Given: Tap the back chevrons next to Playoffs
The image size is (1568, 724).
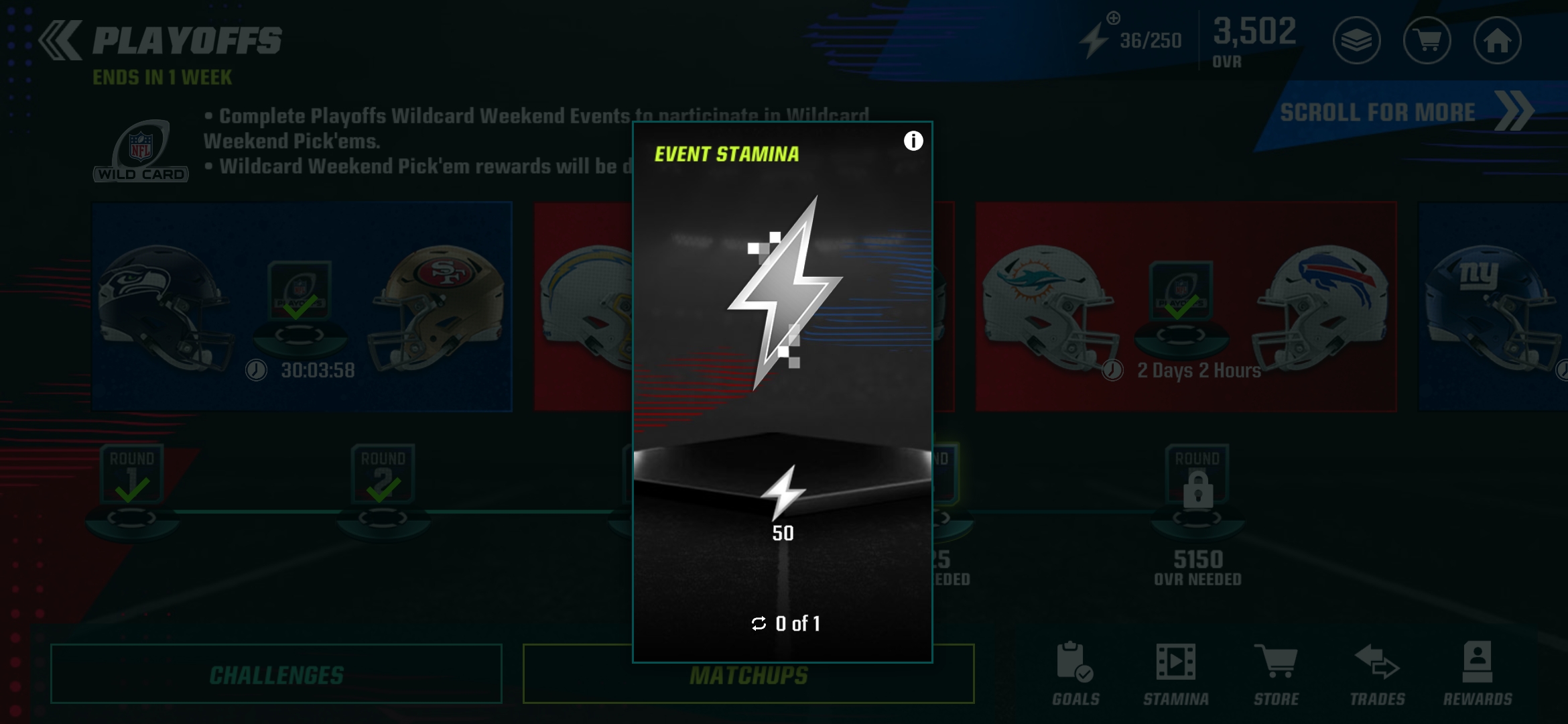Looking at the screenshot, I should (x=59, y=41).
